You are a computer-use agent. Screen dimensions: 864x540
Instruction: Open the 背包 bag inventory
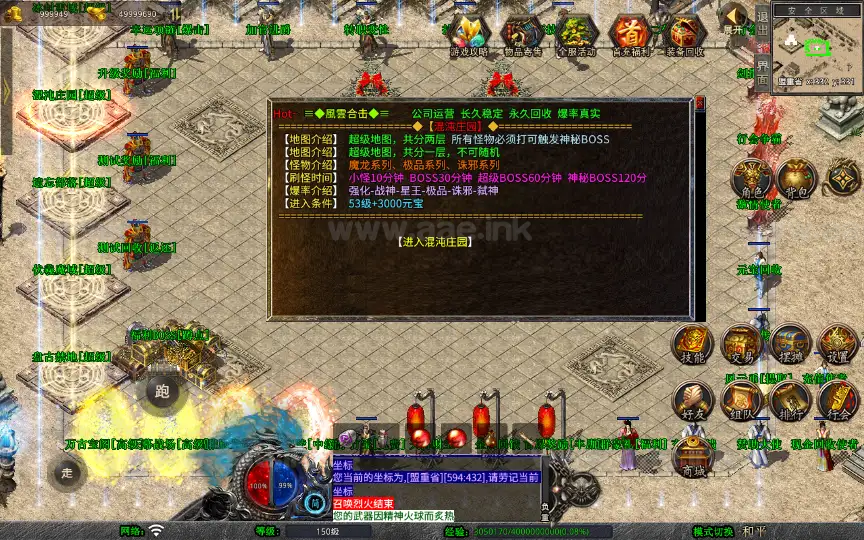pyautogui.click(x=797, y=180)
